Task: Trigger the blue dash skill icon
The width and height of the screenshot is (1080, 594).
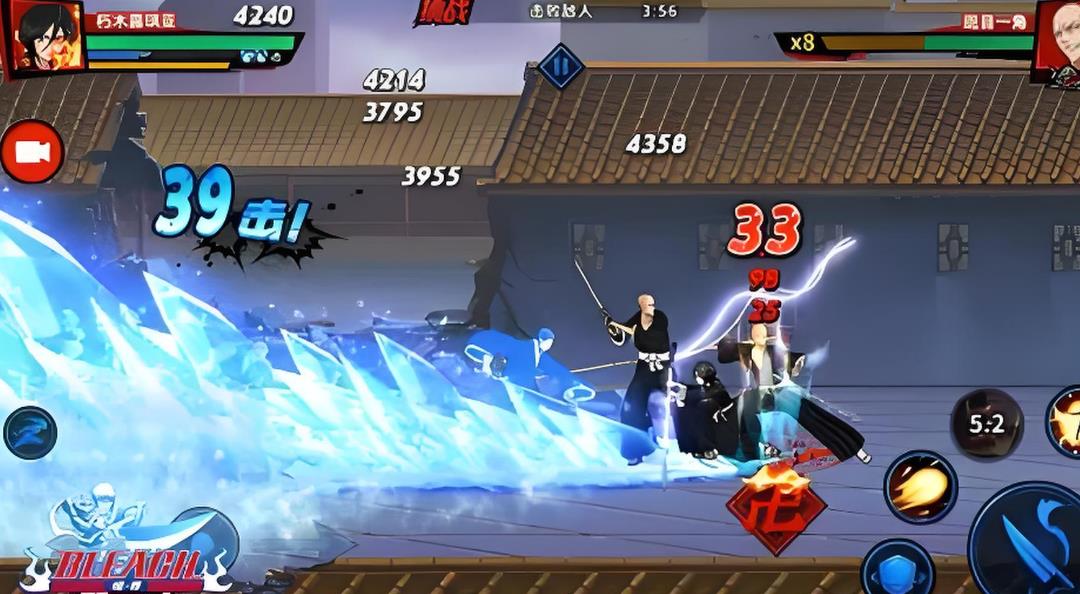Action: (x=30, y=432)
